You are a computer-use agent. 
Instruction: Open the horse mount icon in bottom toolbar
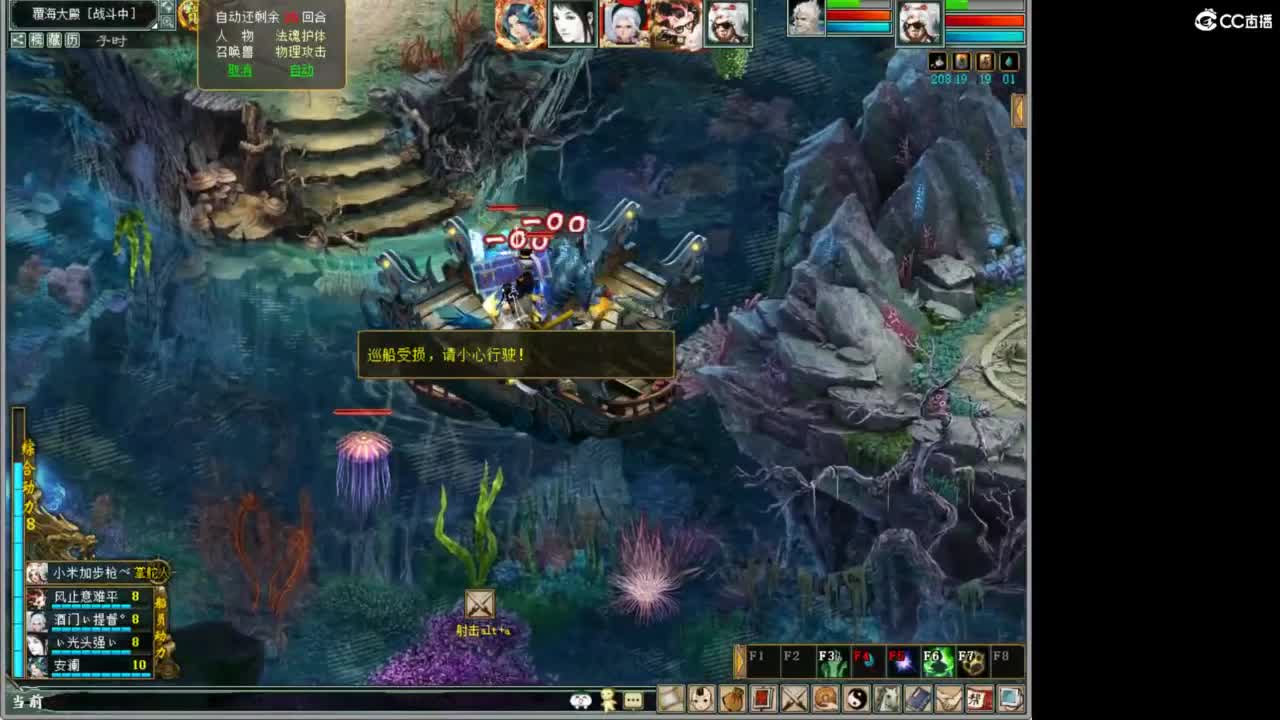887,700
